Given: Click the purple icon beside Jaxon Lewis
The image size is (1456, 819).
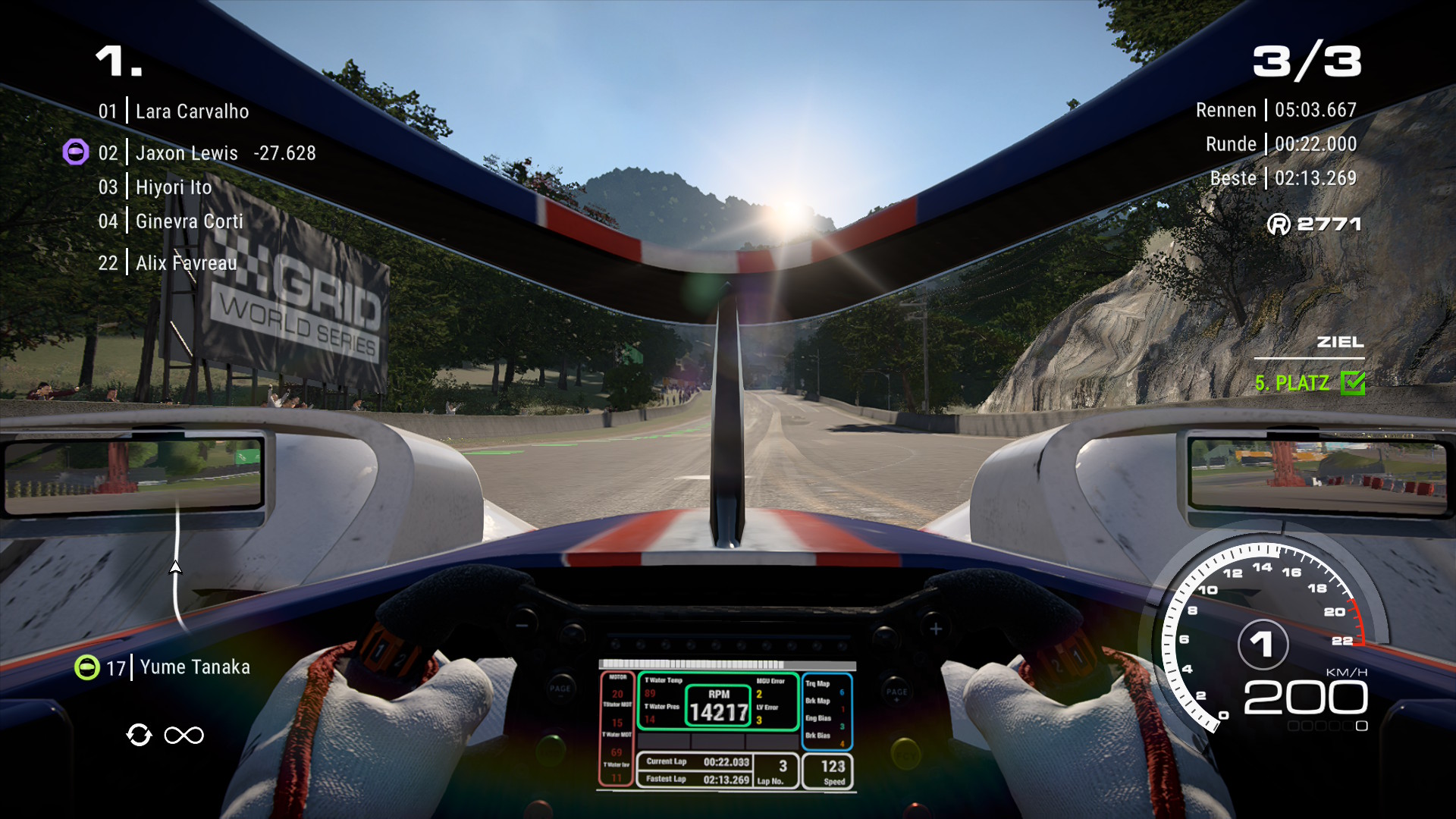Looking at the screenshot, I should [x=75, y=152].
